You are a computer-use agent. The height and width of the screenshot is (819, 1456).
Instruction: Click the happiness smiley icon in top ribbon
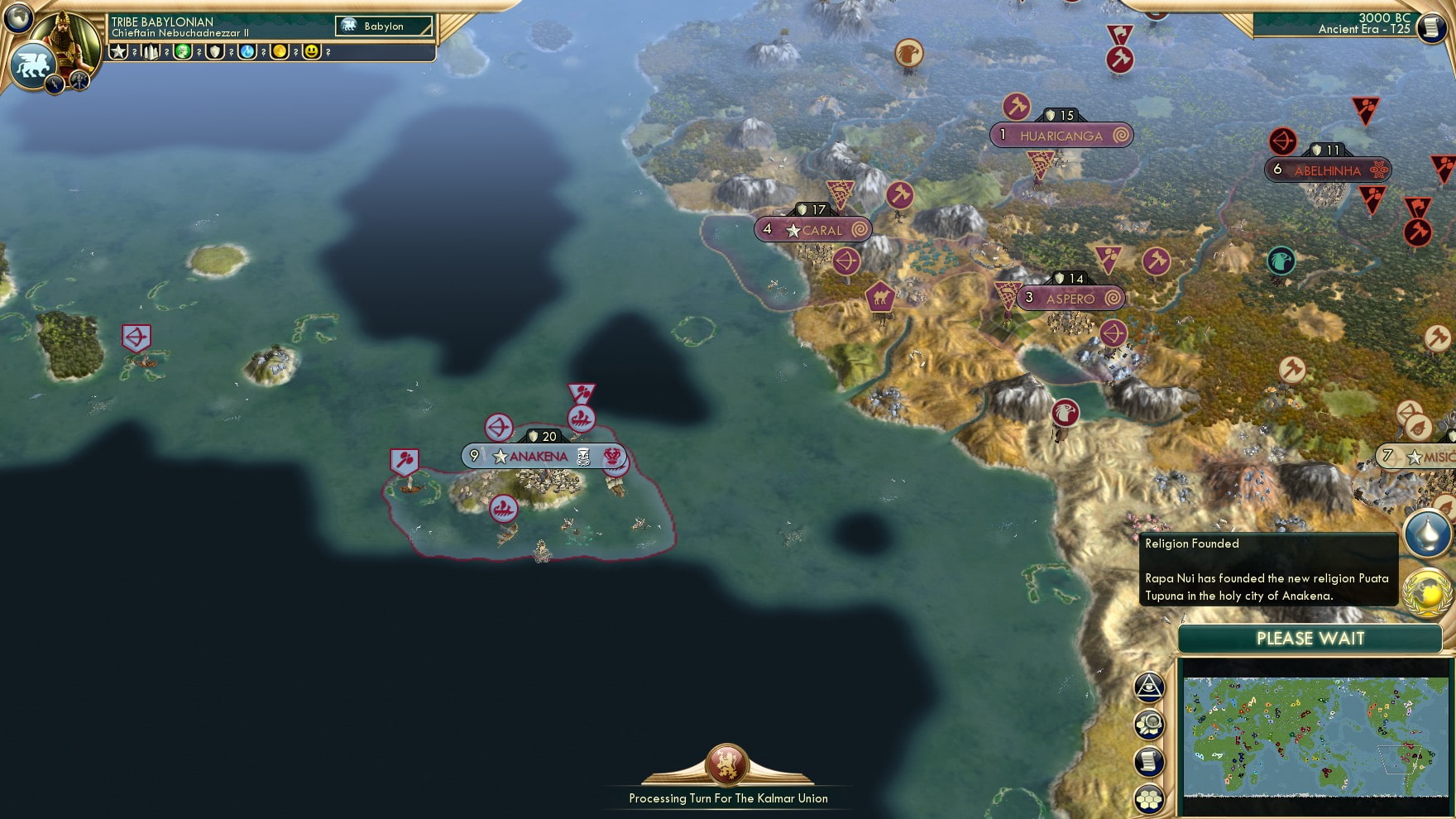click(x=311, y=52)
